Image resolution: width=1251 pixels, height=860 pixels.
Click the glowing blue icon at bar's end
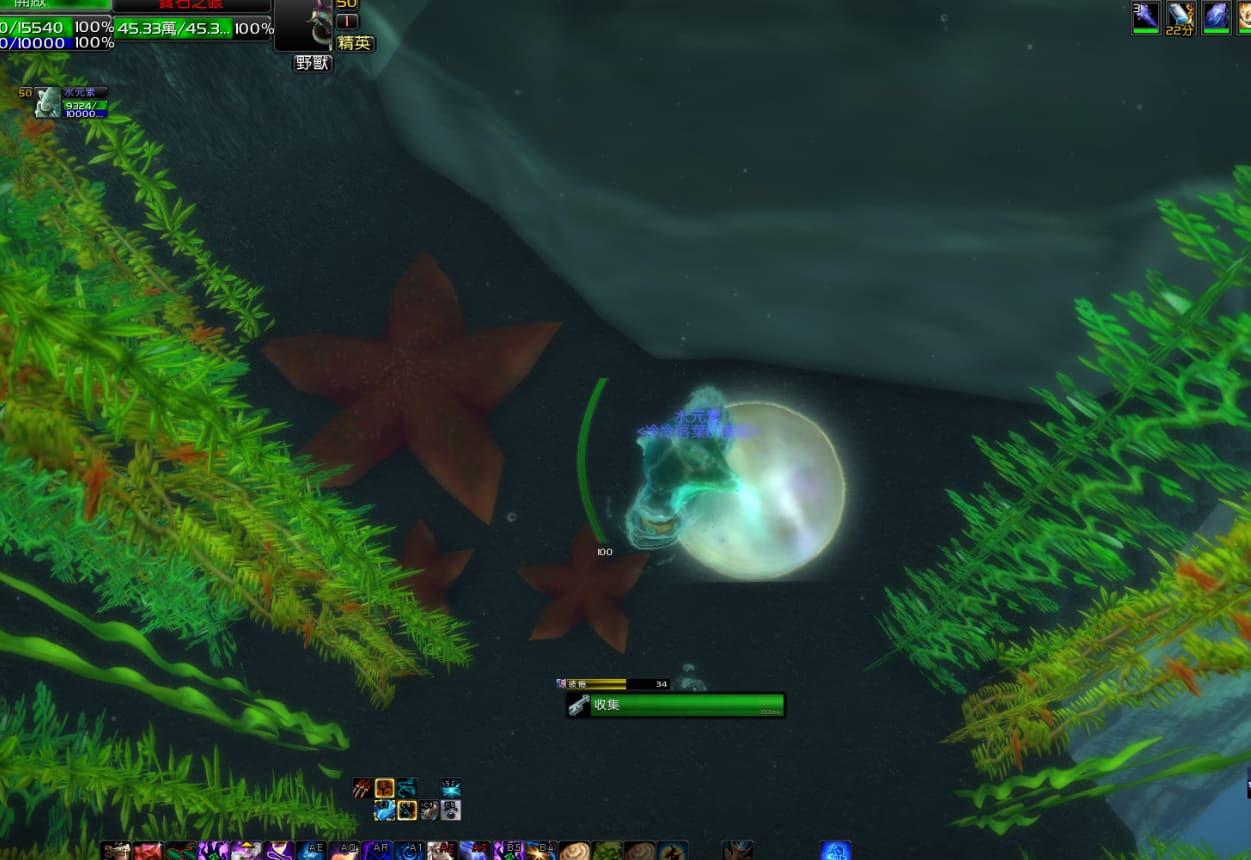tap(836, 851)
